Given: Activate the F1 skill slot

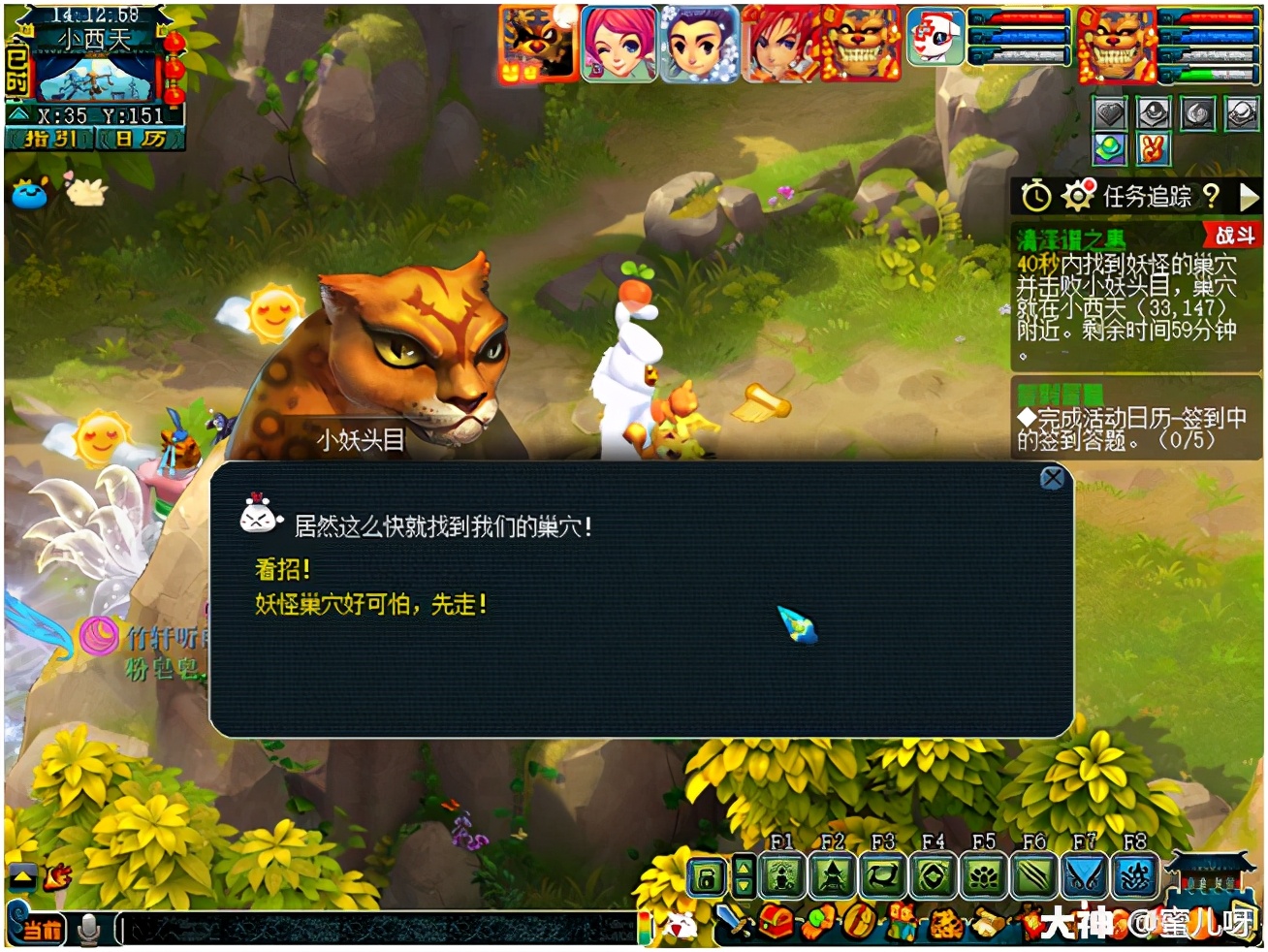Looking at the screenshot, I should (783, 877).
